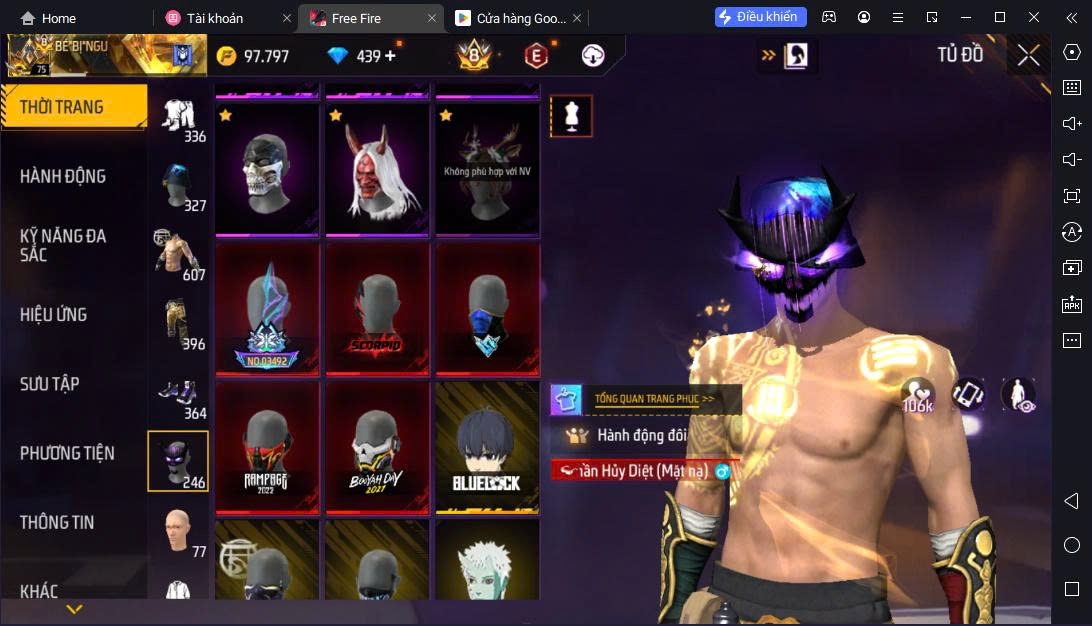Open the PHƯƠNG TIỆN section
Viewport: 1092px width, 626px height.
[x=67, y=453]
